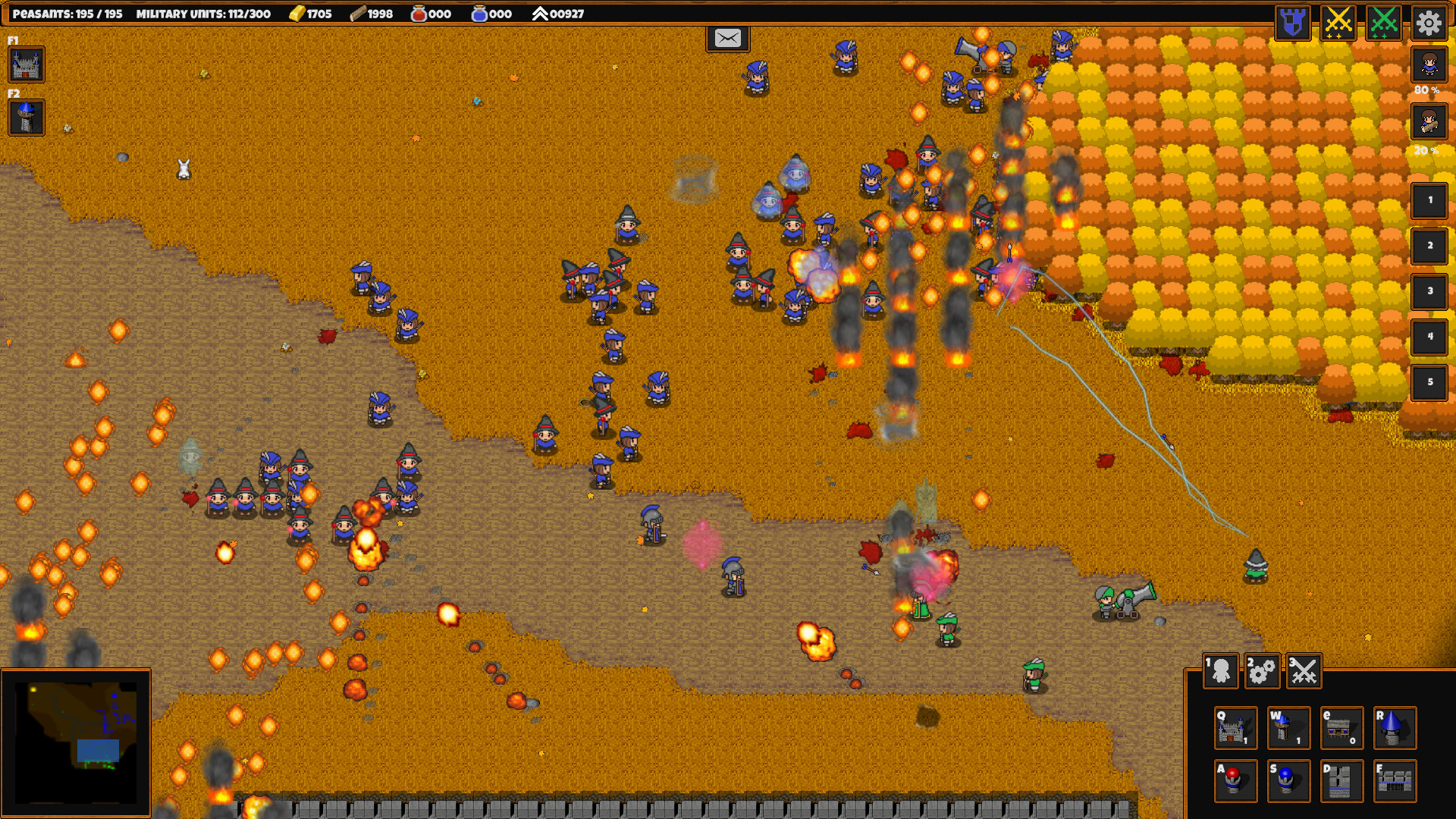Click the envelope message icon at top
The image size is (1456, 819).
coord(727,39)
